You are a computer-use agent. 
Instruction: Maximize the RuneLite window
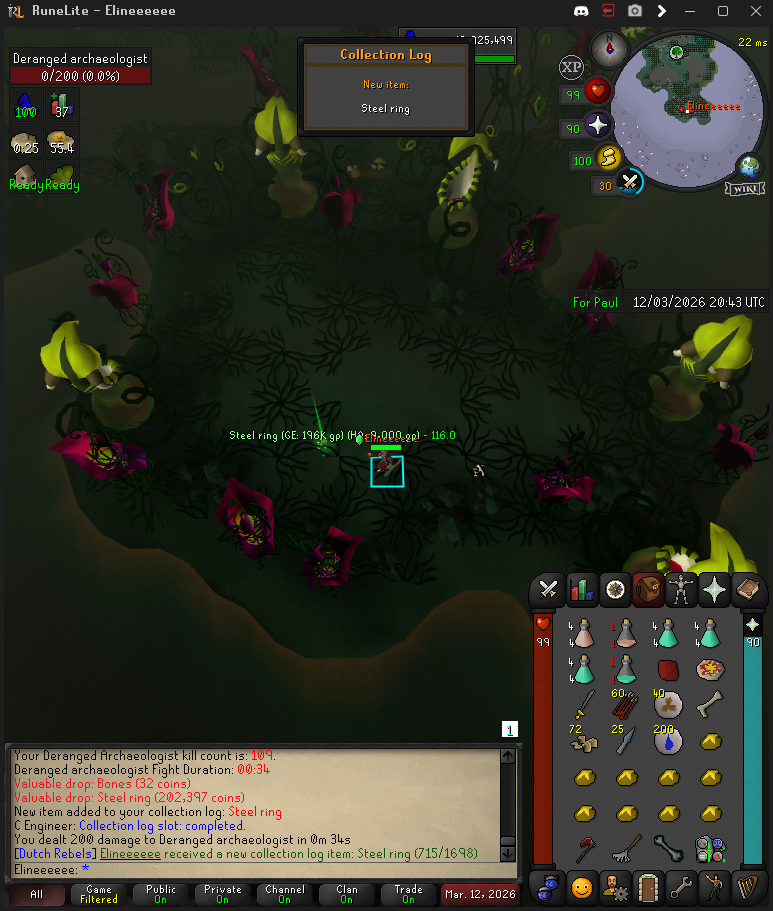click(x=723, y=11)
